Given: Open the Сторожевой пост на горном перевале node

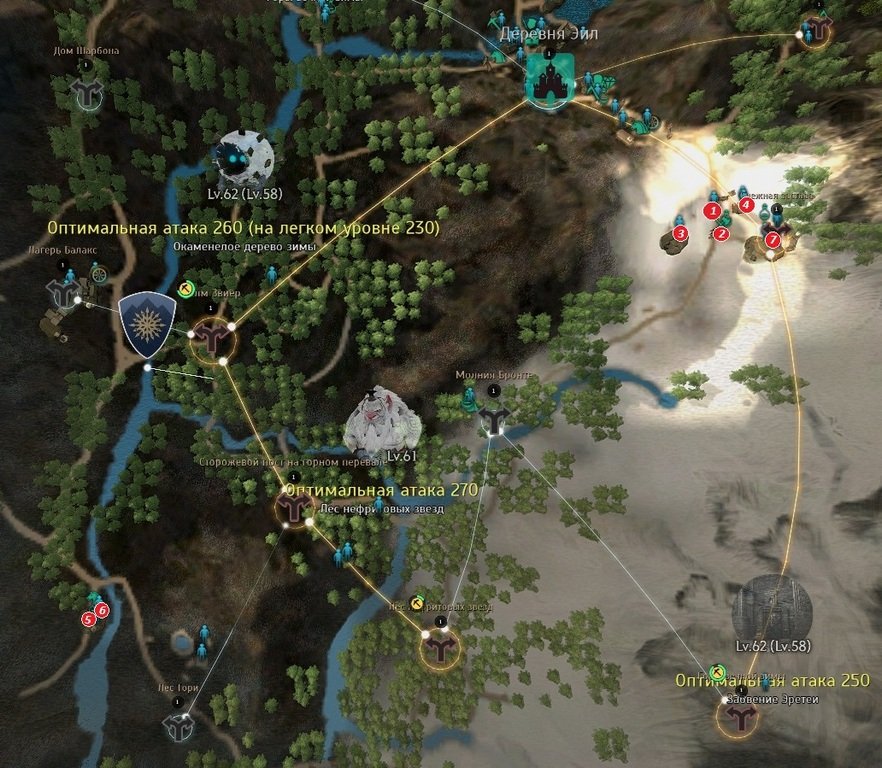Looking at the screenshot, I should tap(294, 510).
